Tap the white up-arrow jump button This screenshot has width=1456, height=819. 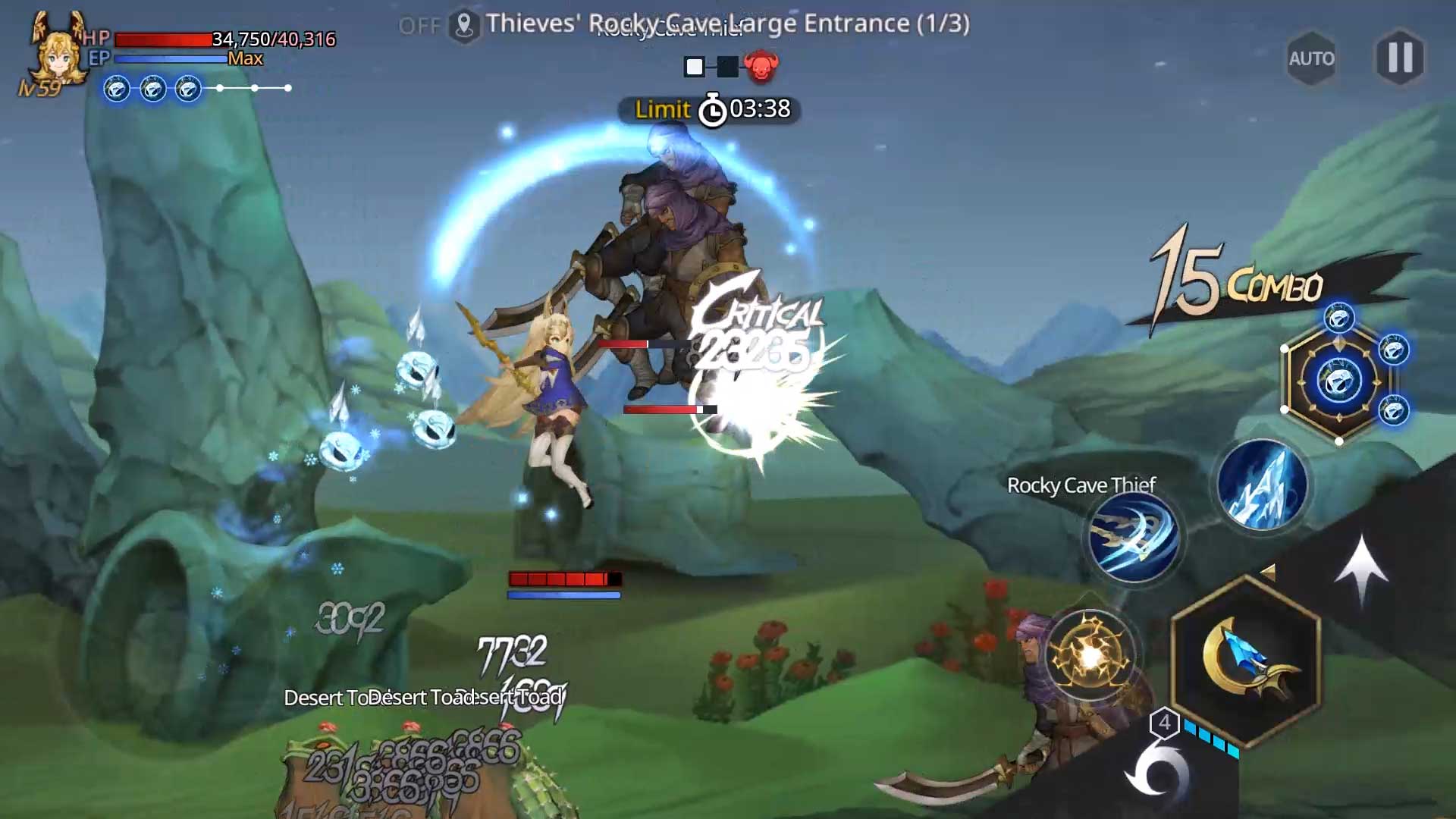coord(1361,569)
